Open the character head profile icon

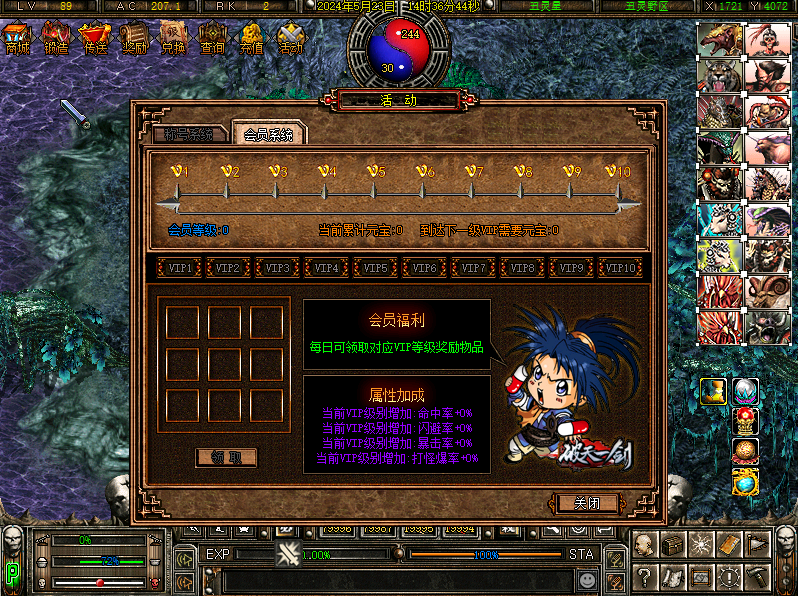(646, 545)
